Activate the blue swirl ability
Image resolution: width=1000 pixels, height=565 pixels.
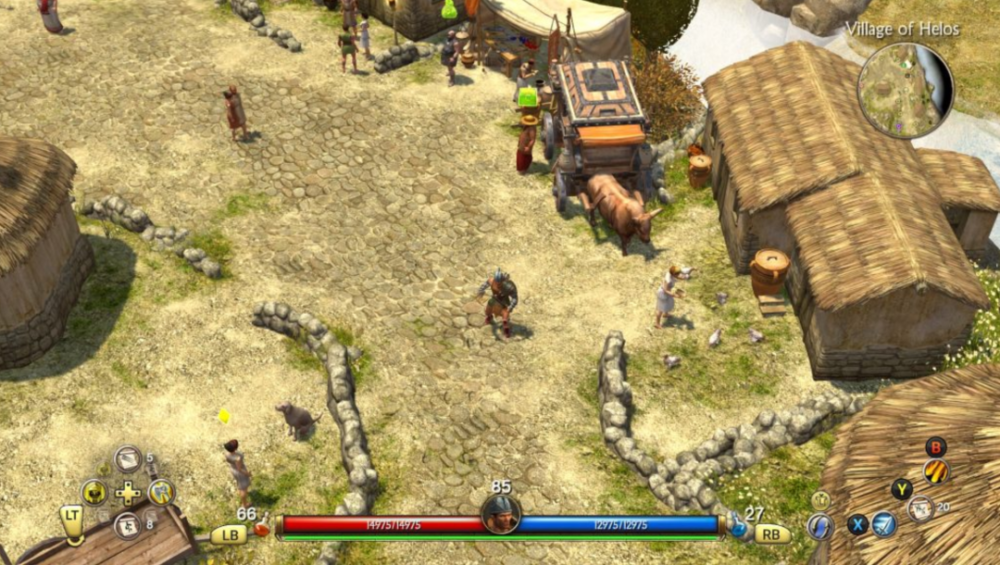pyautogui.click(x=821, y=526)
